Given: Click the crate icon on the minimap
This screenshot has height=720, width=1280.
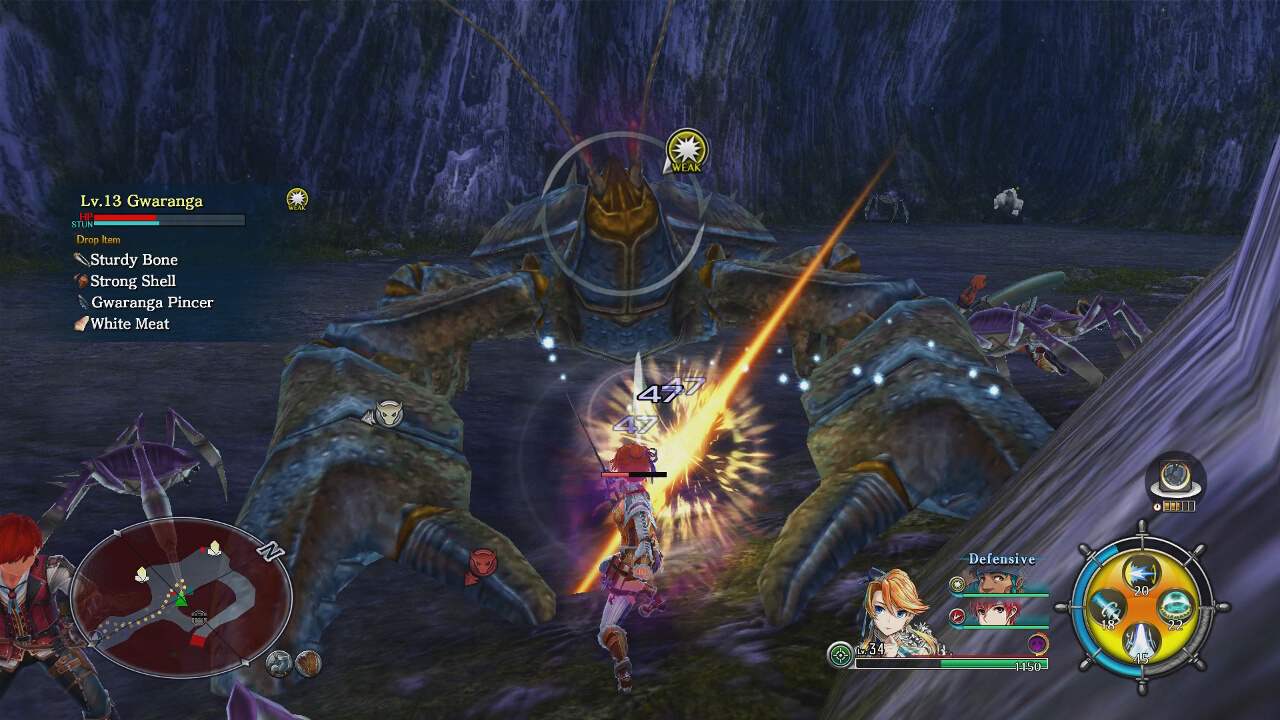Looking at the screenshot, I should point(199,618).
